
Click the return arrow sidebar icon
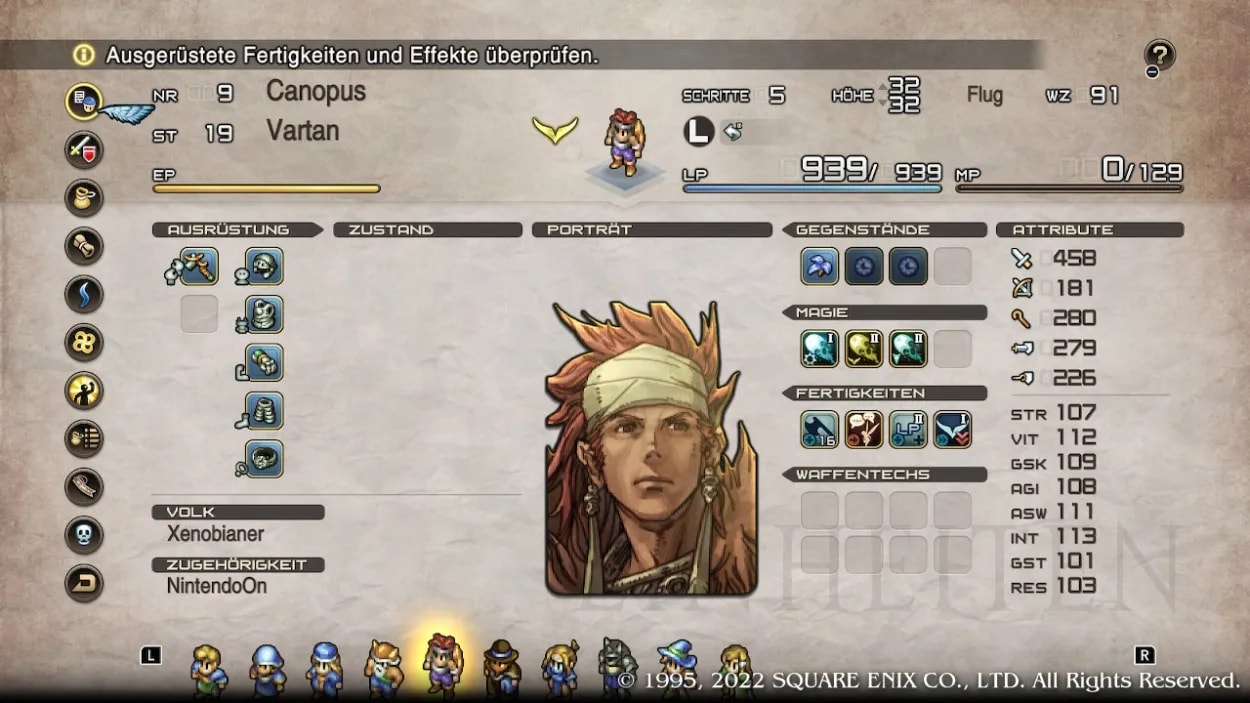pyautogui.click(x=84, y=583)
